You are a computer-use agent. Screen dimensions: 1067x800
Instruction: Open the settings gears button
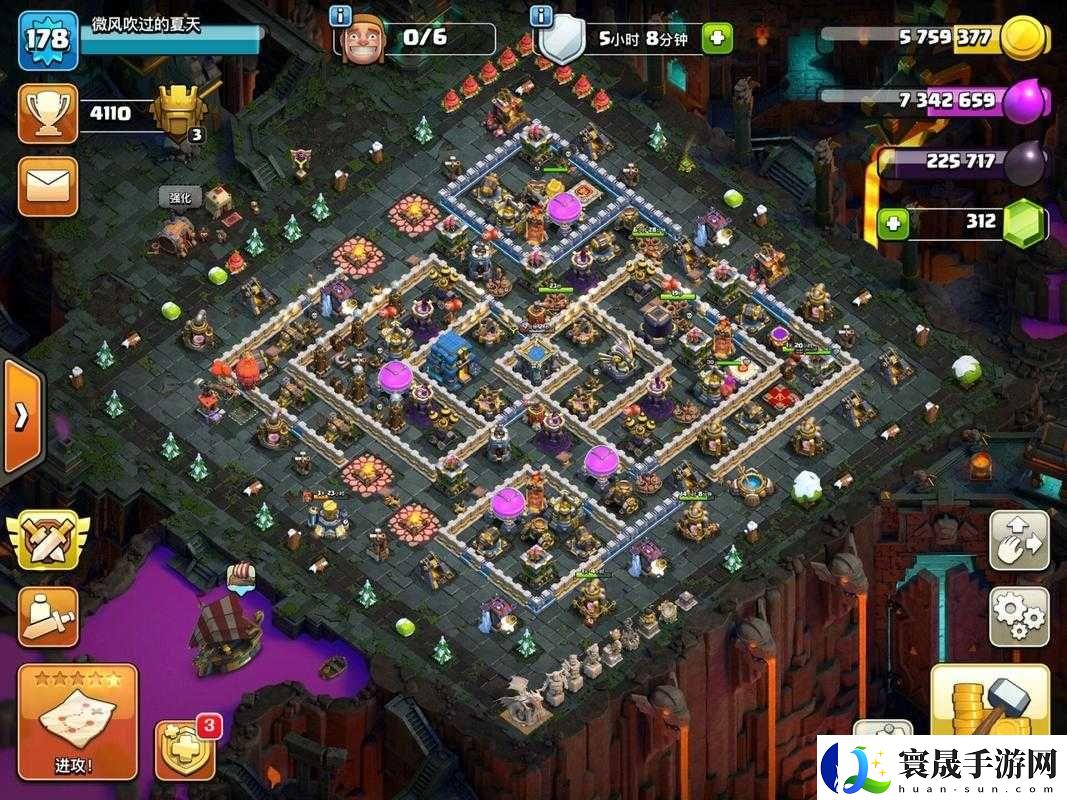pyautogui.click(x=1019, y=616)
